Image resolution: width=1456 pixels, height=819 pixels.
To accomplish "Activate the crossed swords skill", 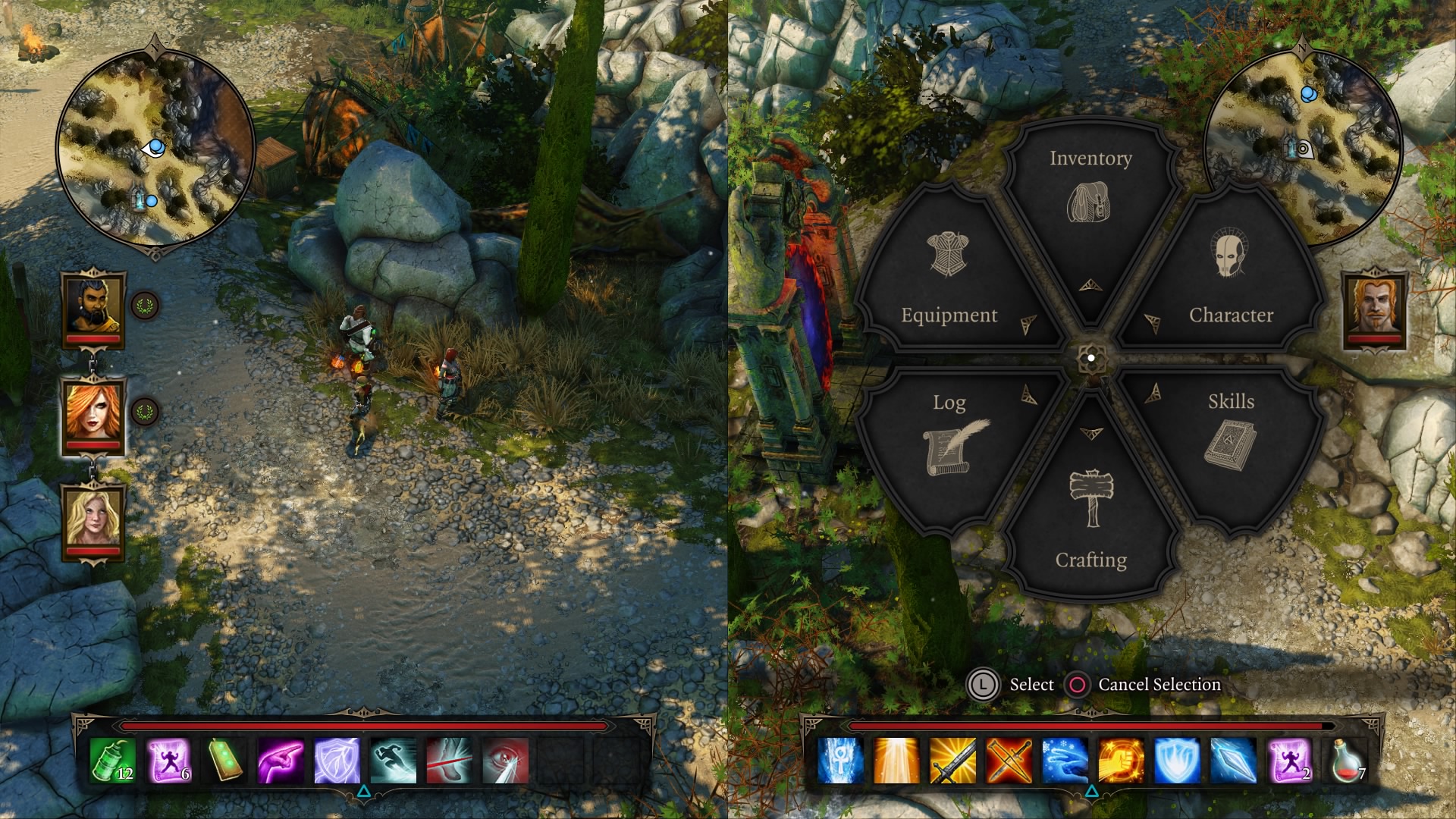I will 1009,761.
